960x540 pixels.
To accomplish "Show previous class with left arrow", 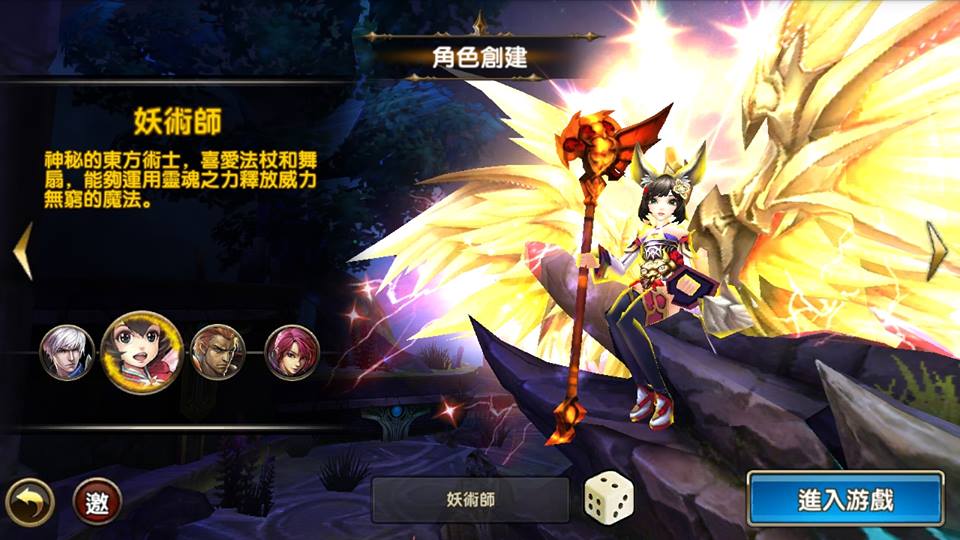I will click(22, 250).
